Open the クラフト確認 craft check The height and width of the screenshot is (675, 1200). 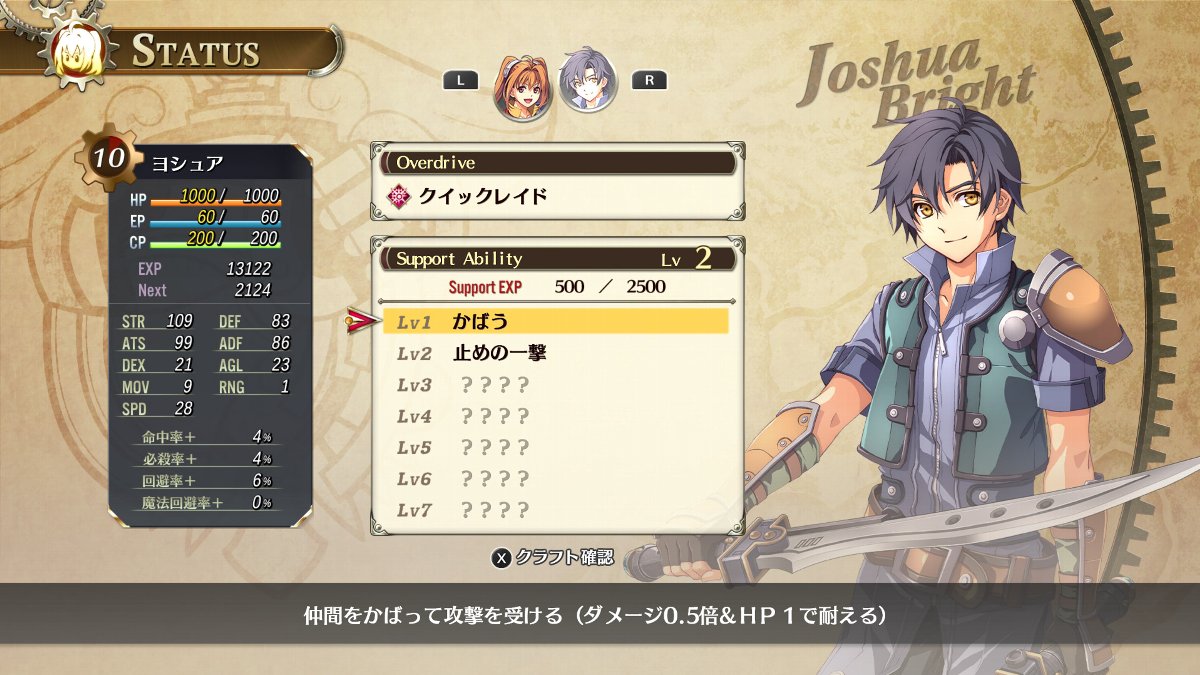[x=553, y=557]
